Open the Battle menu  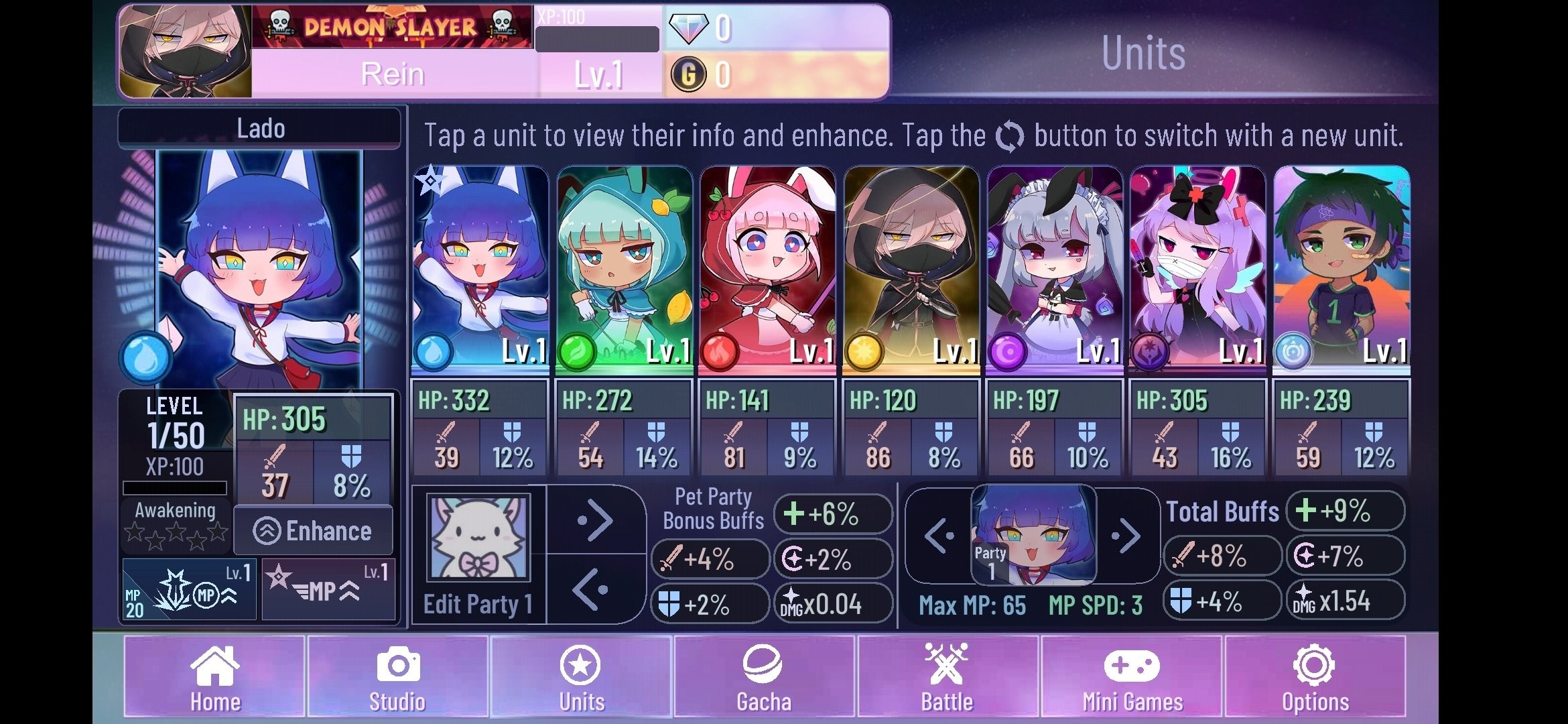(947, 677)
